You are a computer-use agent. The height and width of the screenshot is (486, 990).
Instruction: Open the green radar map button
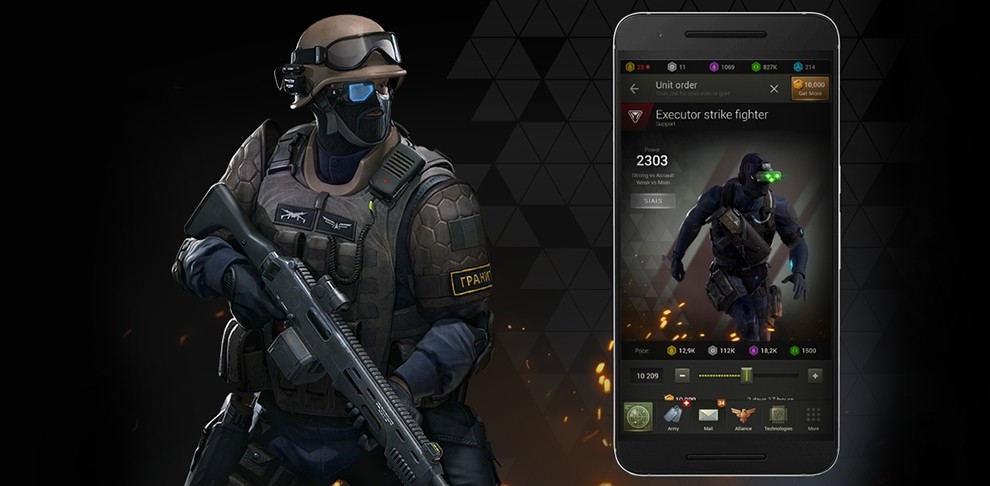click(x=638, y=416)
